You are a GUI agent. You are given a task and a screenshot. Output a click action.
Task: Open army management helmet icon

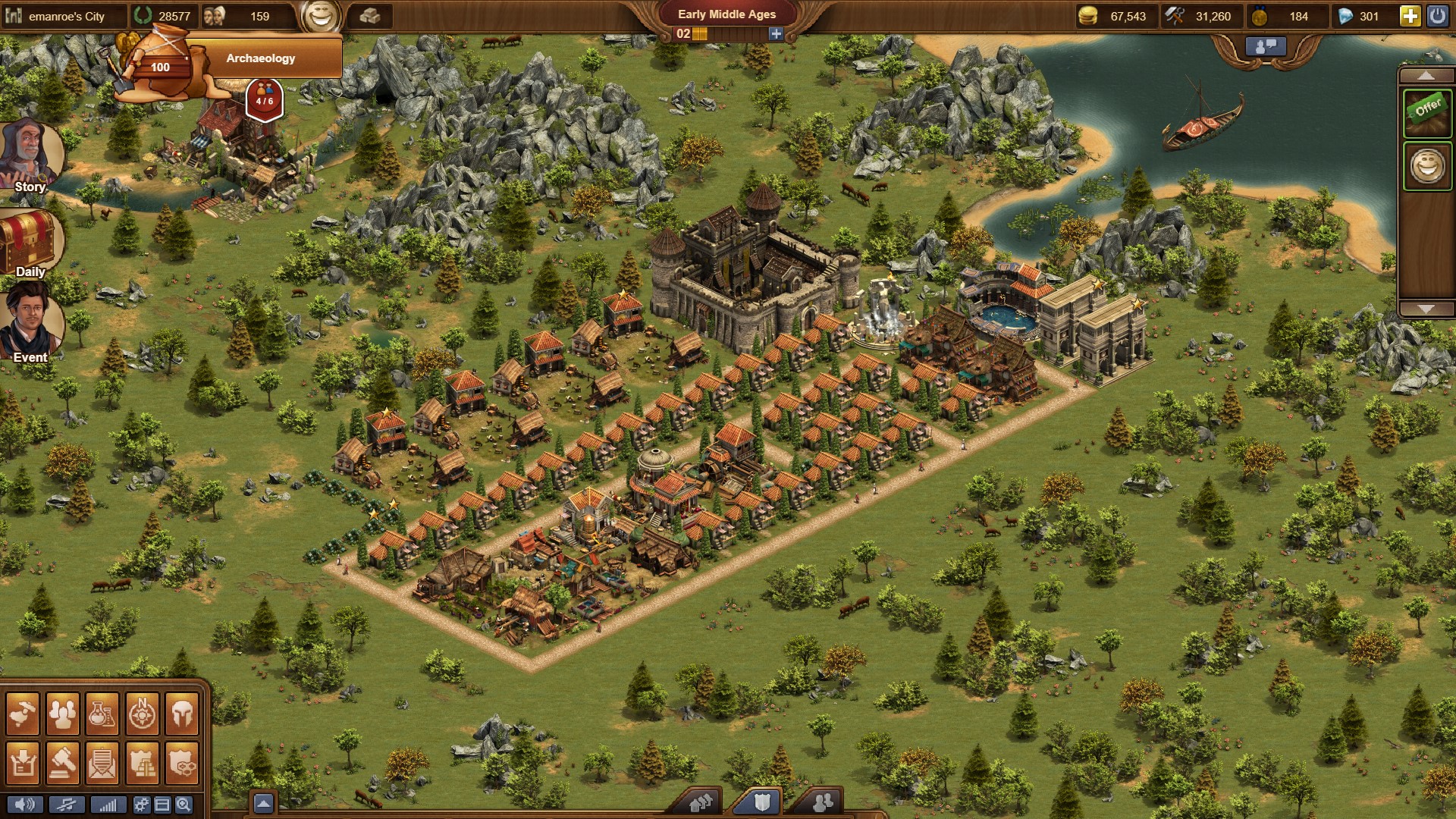tap(182, 714)
